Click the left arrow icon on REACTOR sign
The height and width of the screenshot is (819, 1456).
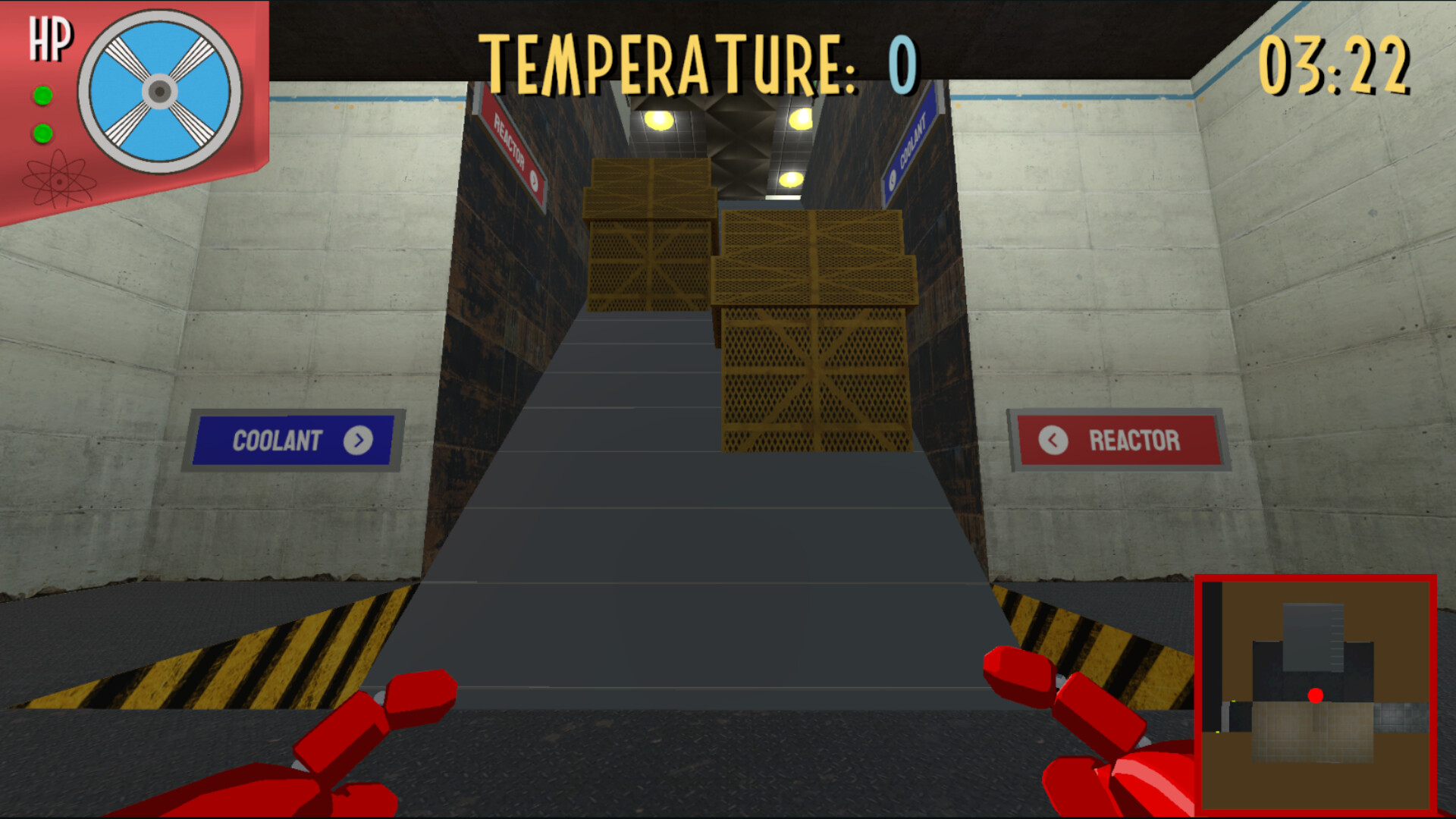pos(1054,440)
